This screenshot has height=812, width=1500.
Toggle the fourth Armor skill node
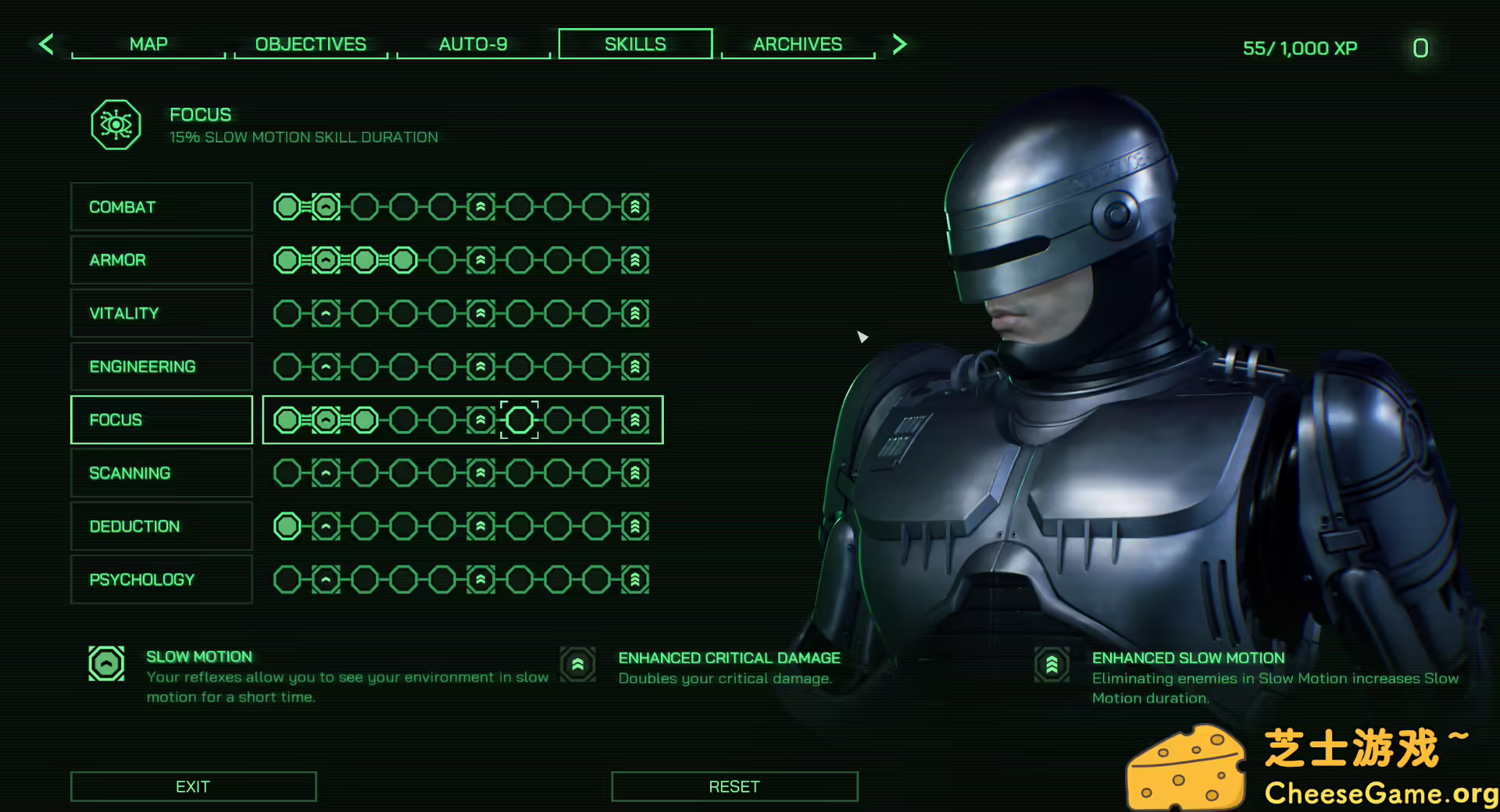(x=403, y=260)
